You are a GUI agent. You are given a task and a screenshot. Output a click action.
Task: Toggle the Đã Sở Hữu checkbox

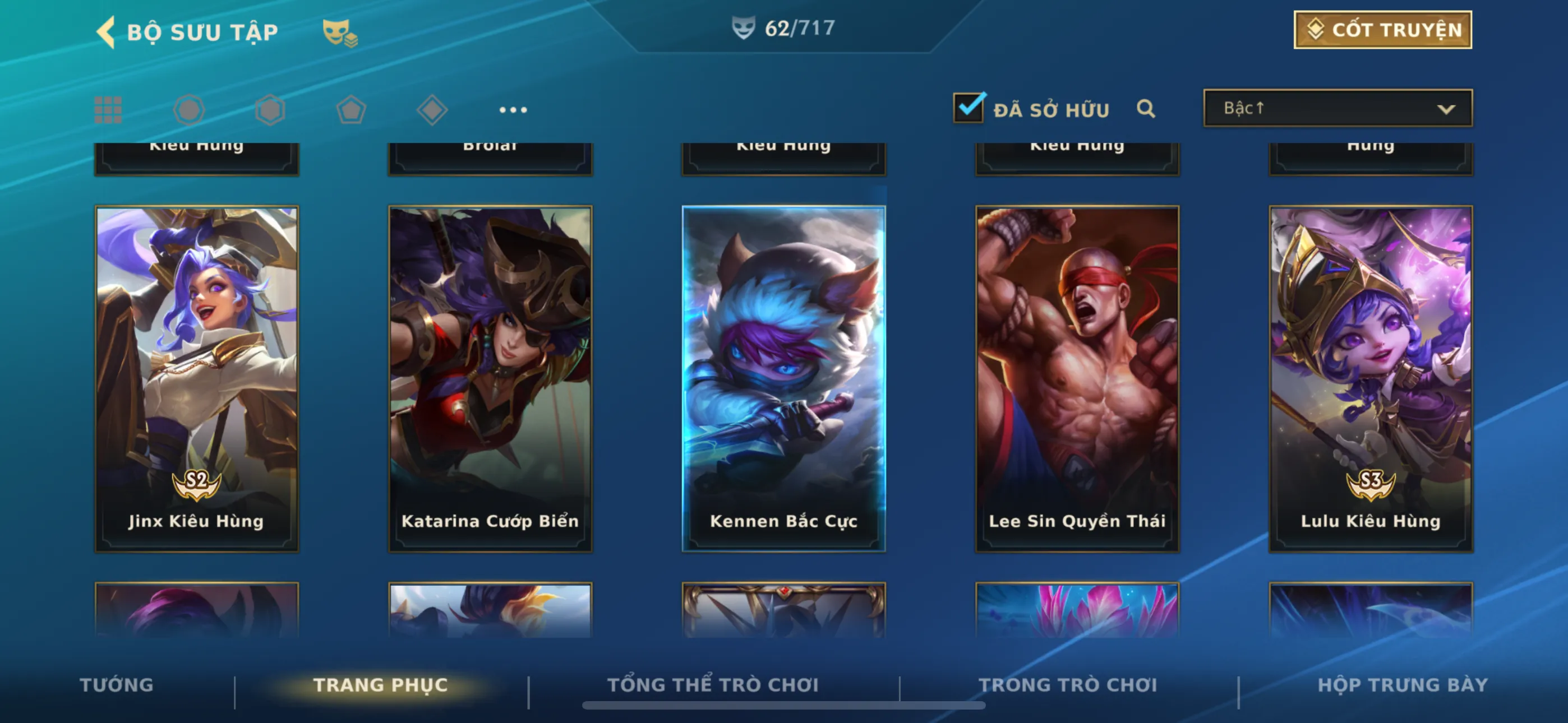click(x=968, y=108)
